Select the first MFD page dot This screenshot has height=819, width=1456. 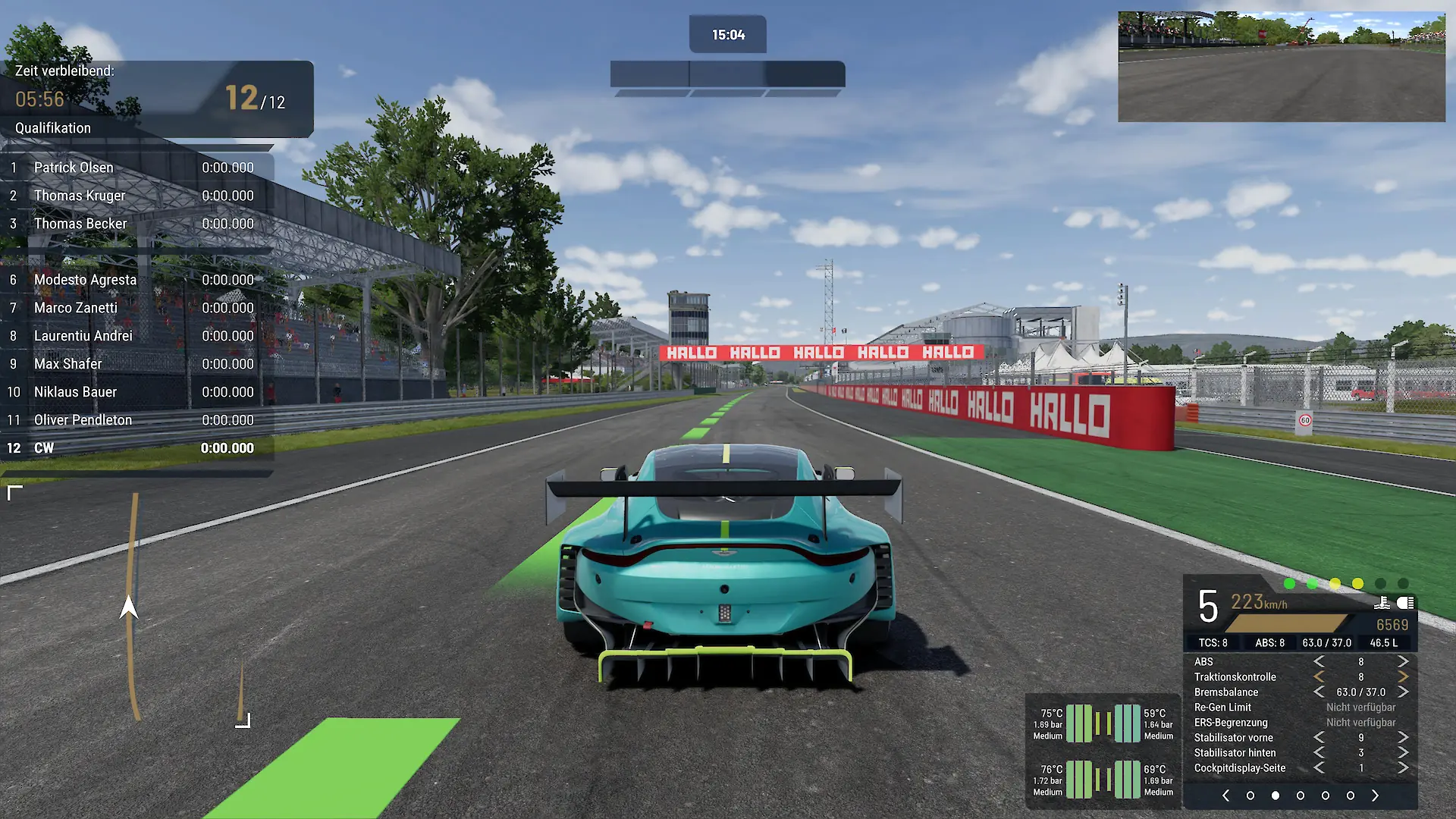coord(1250,795)
